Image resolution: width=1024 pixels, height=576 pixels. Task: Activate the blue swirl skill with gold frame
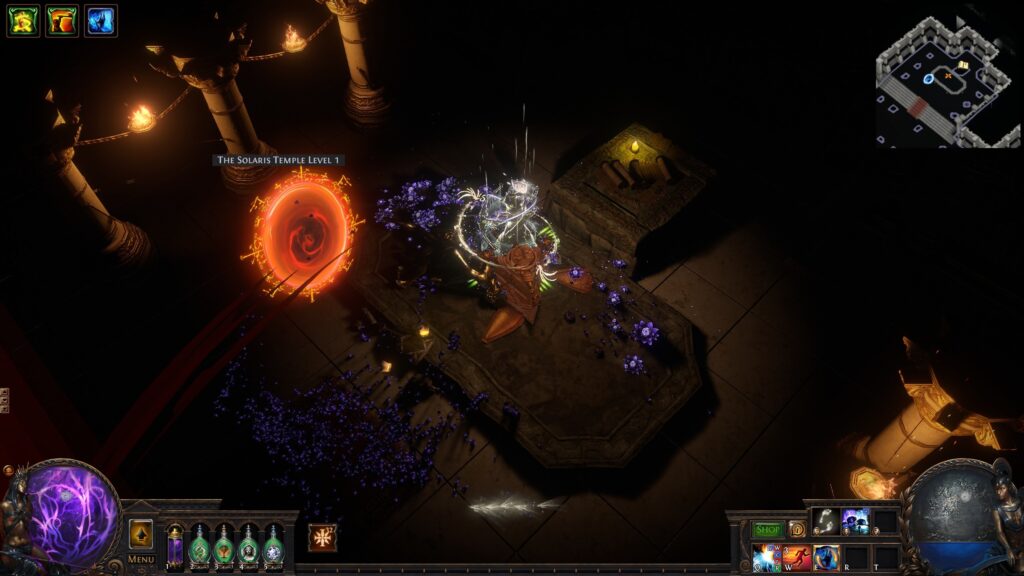click(x=826, y=557)
